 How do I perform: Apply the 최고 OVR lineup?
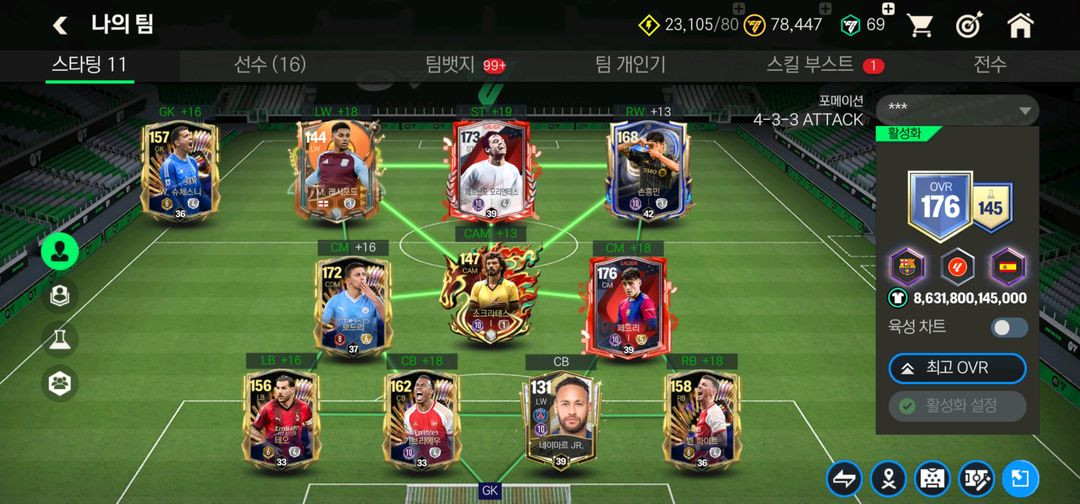(957, 368)
